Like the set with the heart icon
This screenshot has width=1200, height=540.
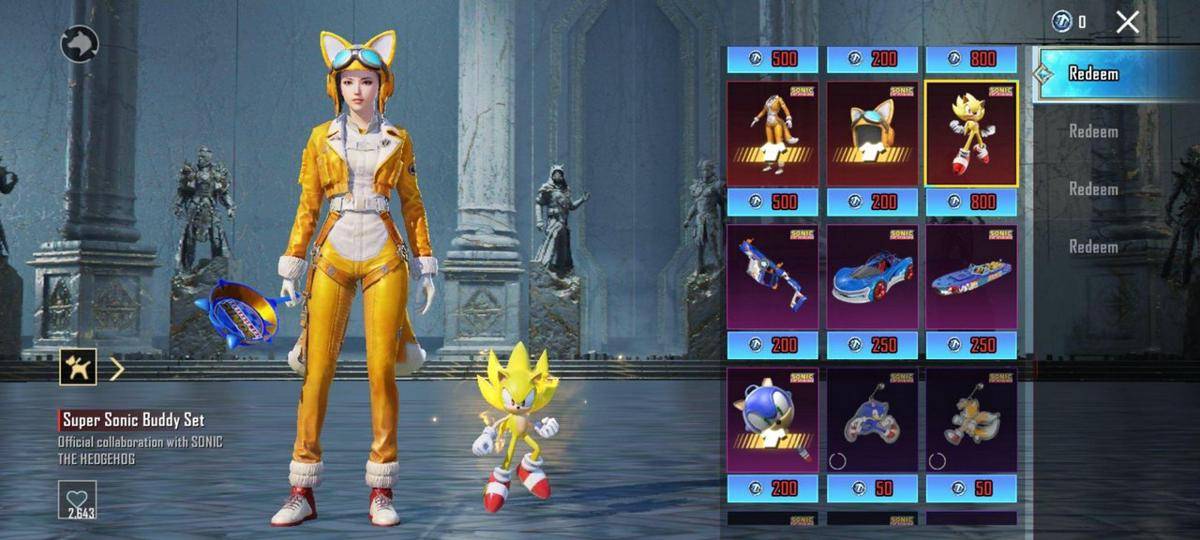tap(77, 496)
